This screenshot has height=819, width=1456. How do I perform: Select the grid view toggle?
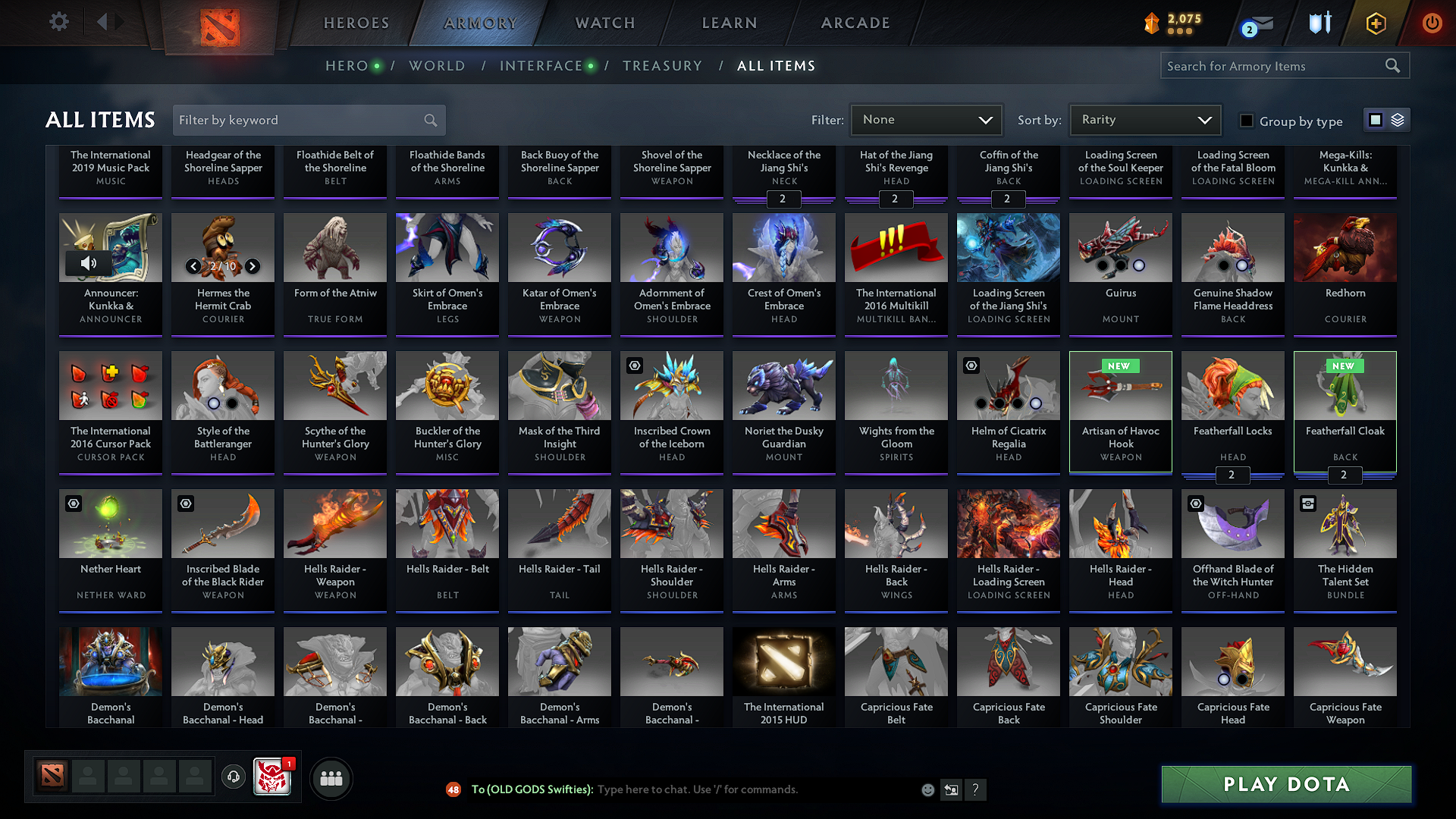tap(1376, 120)
